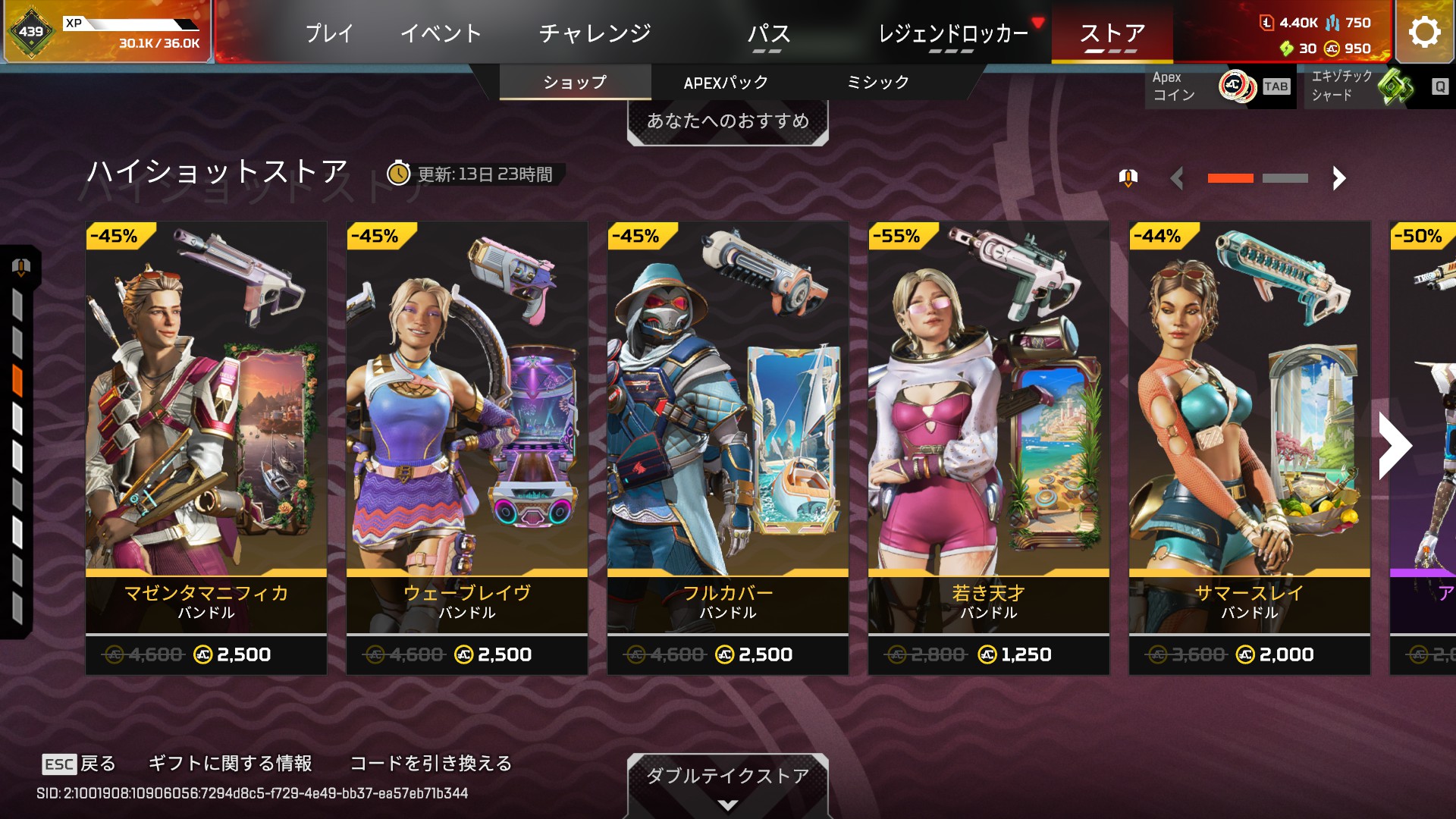Go to the チャレンジ tab

point(595,33)
